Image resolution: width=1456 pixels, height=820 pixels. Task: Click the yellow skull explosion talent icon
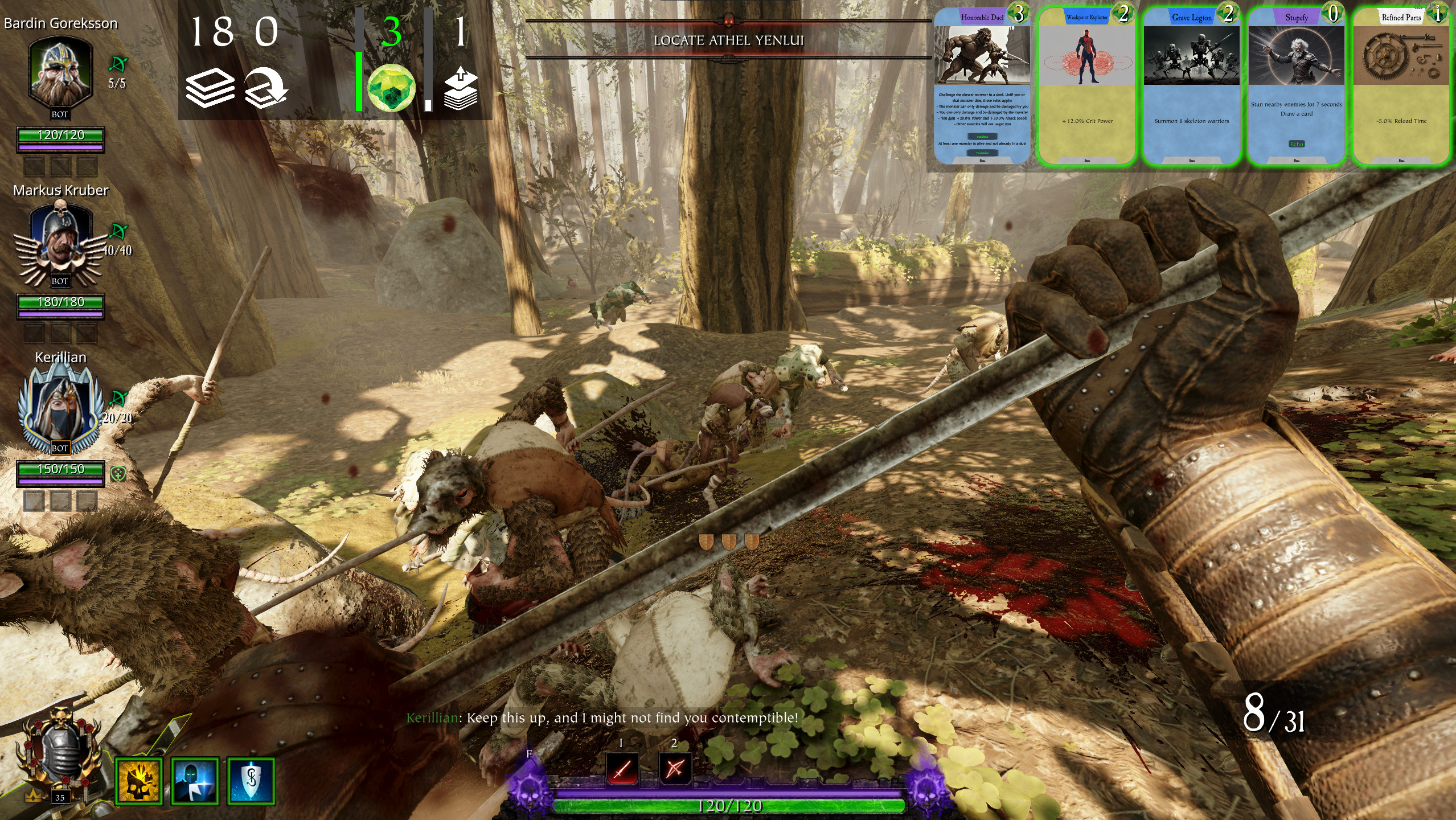point(139,781)
